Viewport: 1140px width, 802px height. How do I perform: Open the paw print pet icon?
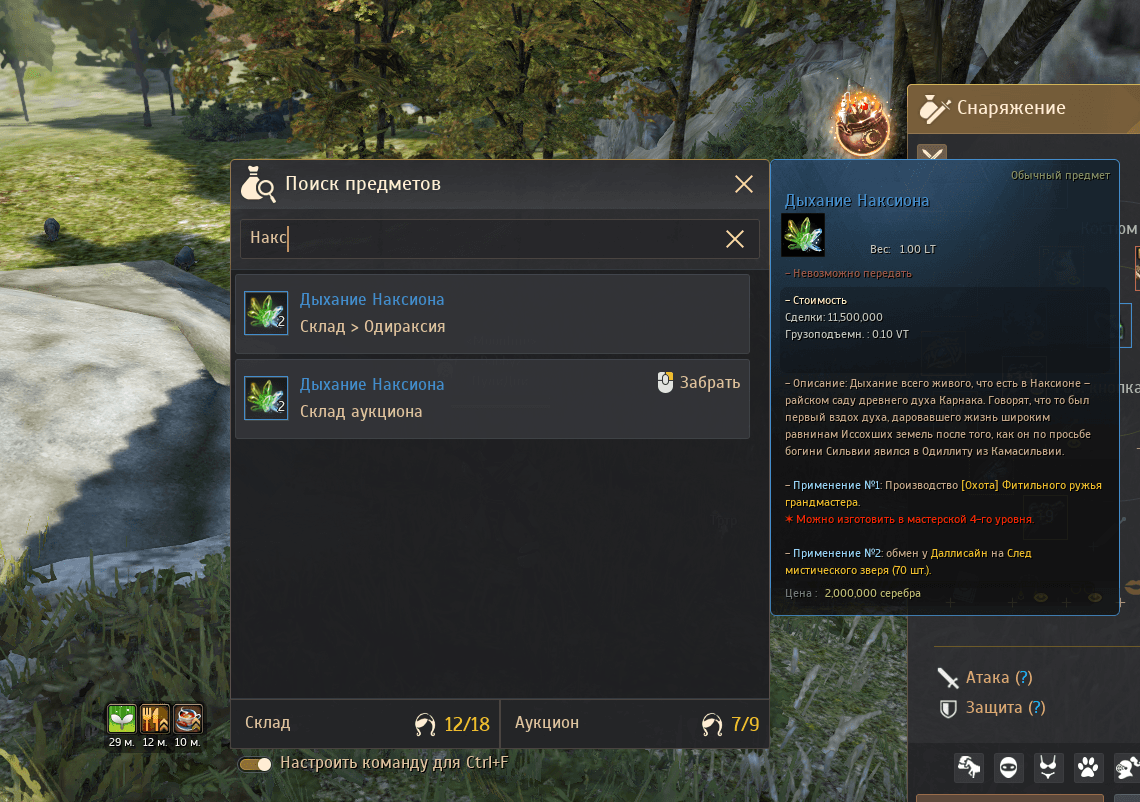coord(1088,767)
